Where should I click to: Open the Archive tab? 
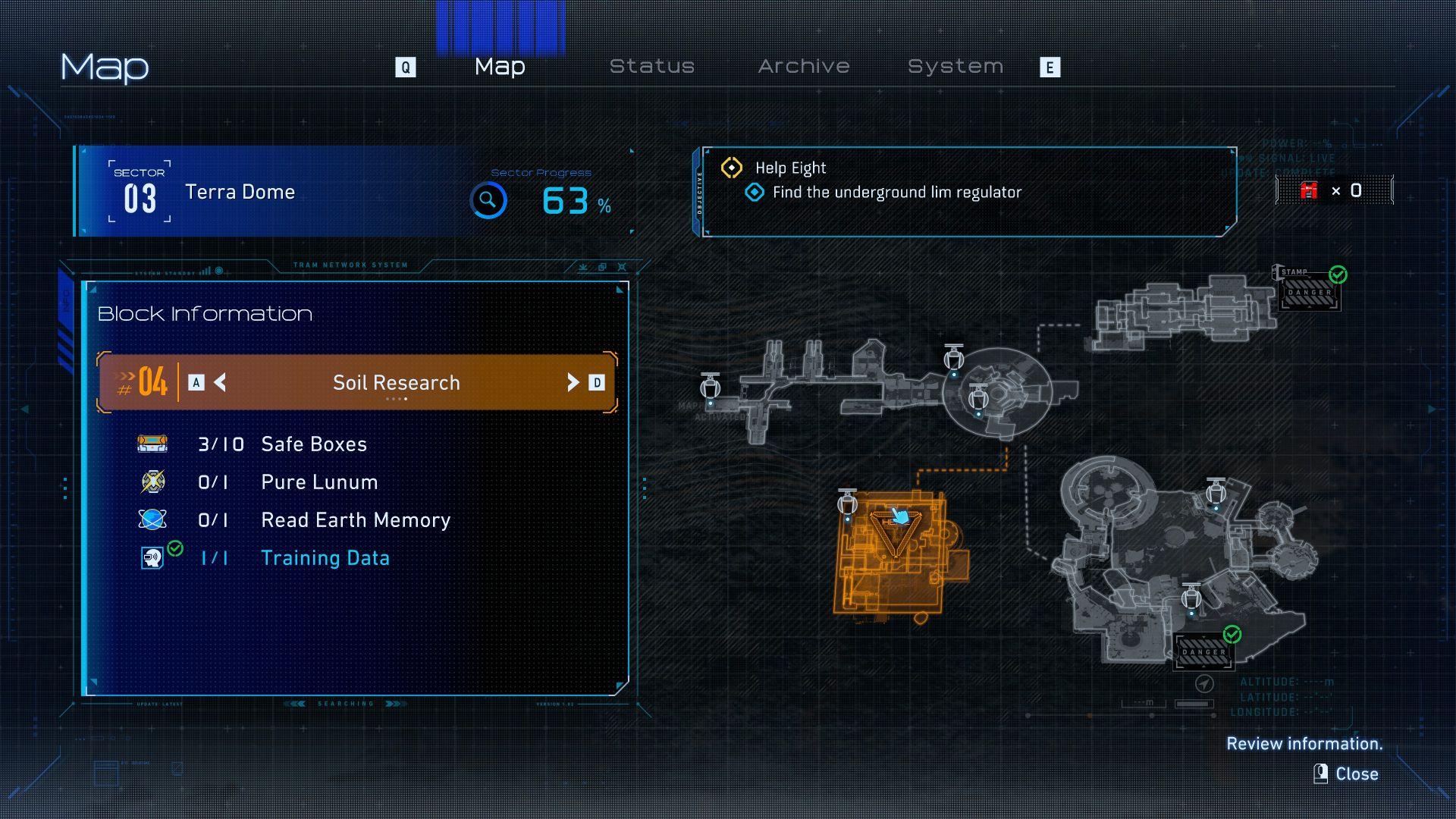[804, 67]
